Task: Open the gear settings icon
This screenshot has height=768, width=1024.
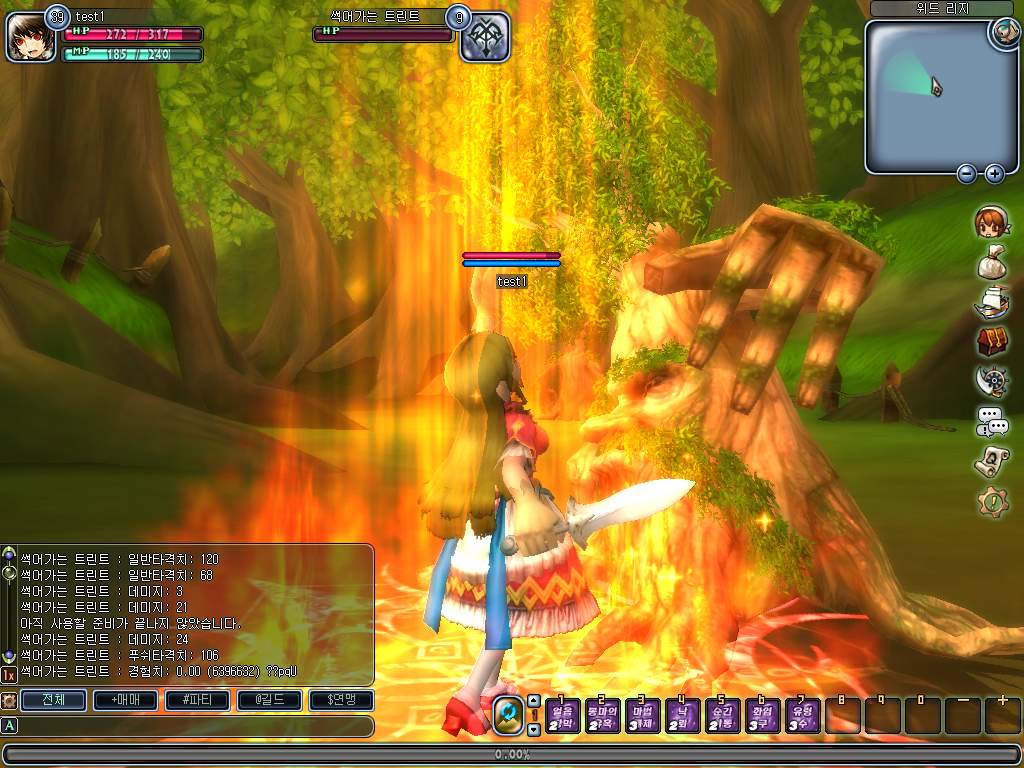Action: [x=992, y=501]
